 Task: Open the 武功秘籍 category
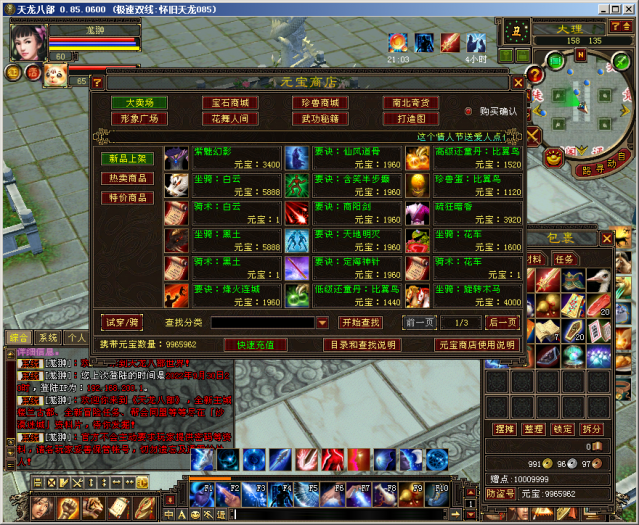[x=320, y=119]
